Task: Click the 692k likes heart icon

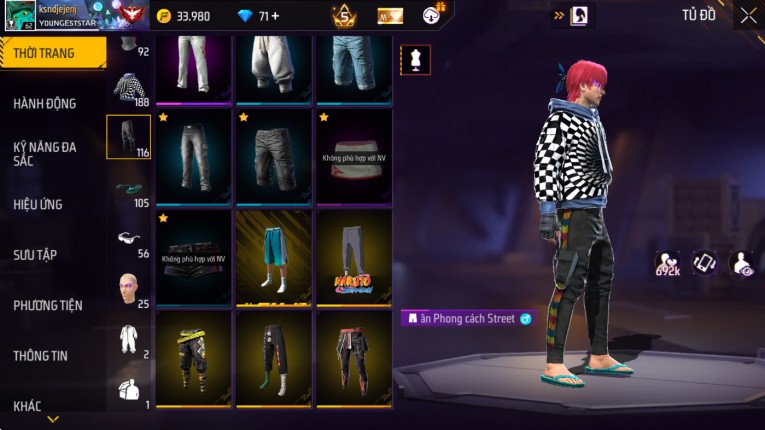Action: coord(668,263)
